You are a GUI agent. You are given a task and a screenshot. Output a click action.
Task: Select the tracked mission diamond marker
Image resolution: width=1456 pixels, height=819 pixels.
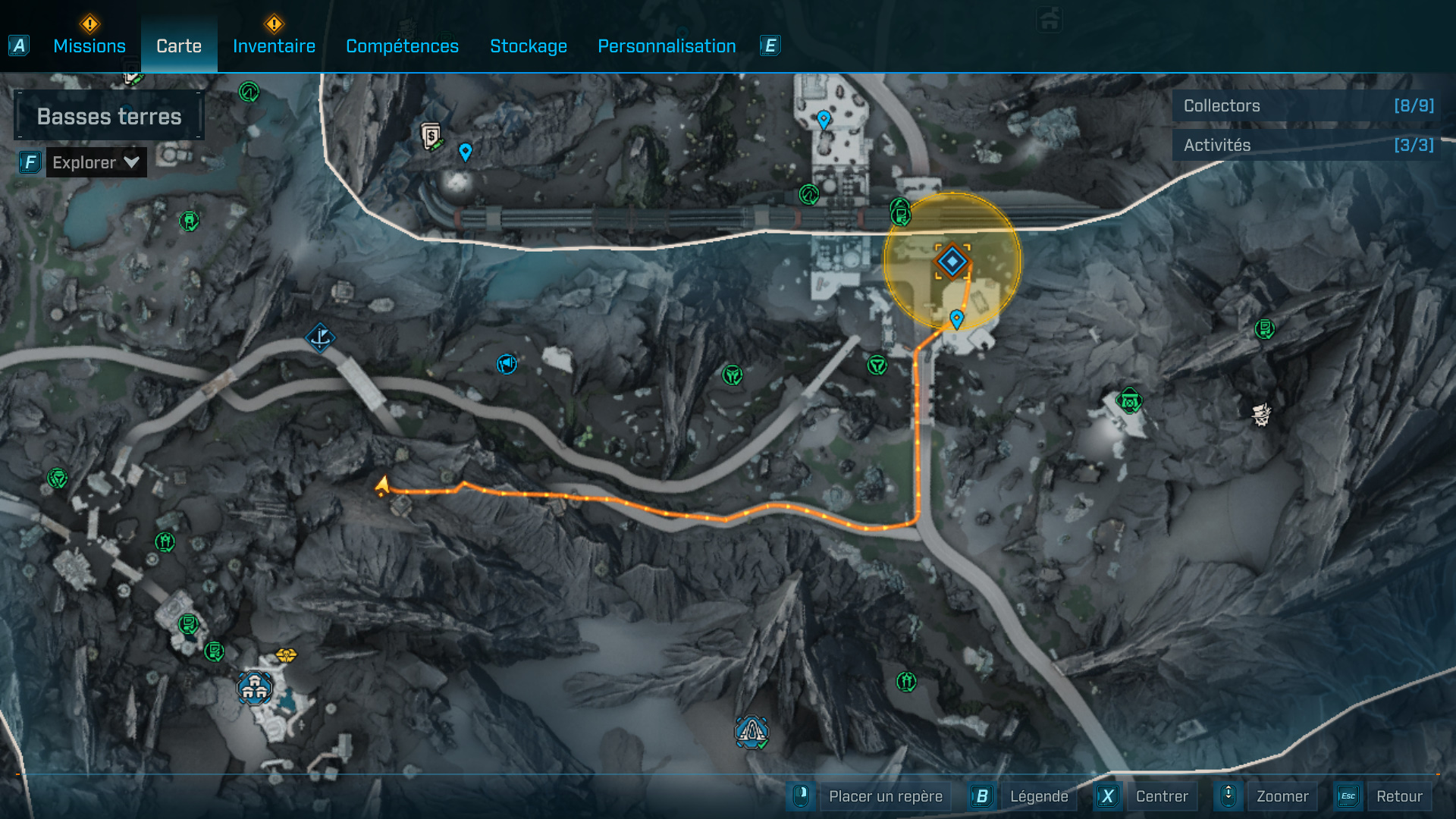tap(952, 262)
